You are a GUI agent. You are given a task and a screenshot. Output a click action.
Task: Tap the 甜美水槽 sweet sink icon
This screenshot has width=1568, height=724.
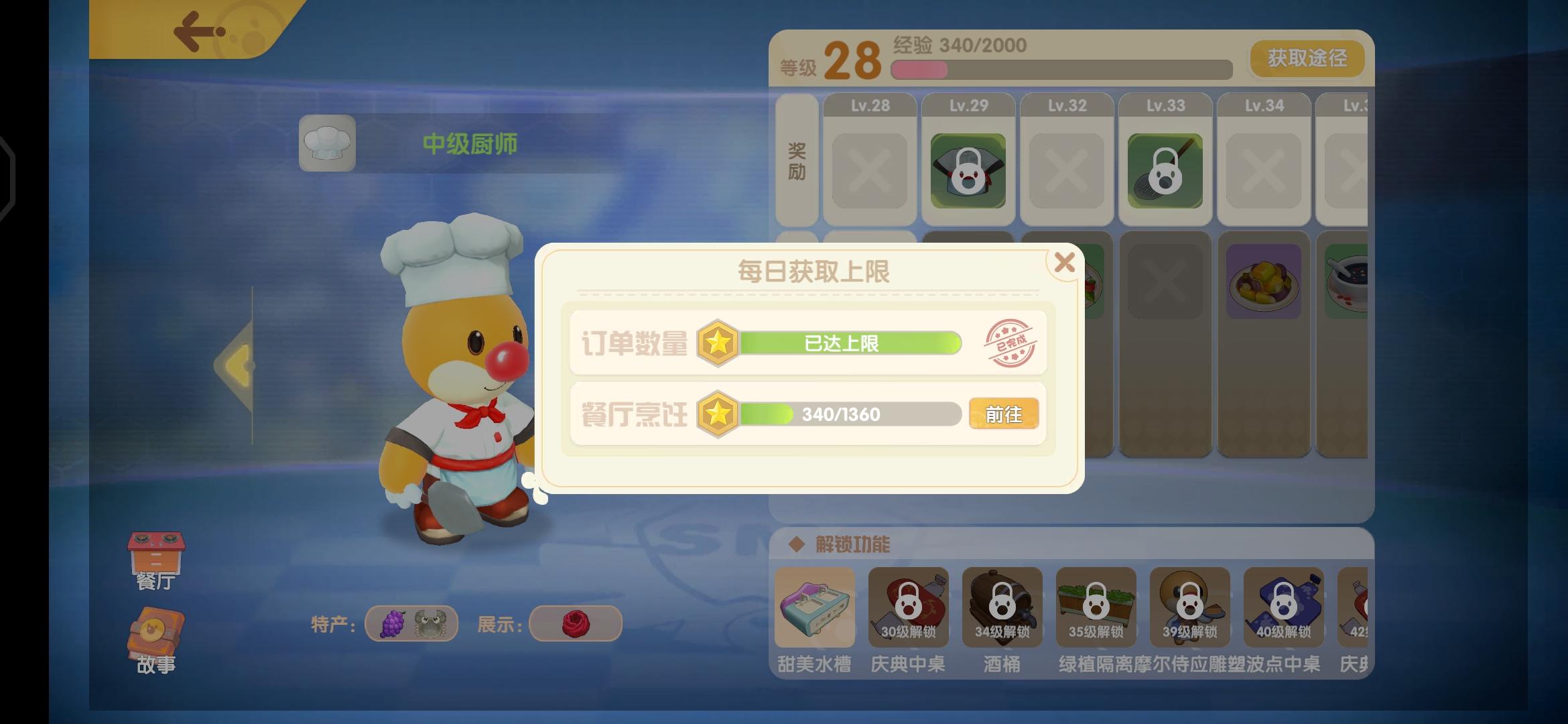tap(815, 608)
